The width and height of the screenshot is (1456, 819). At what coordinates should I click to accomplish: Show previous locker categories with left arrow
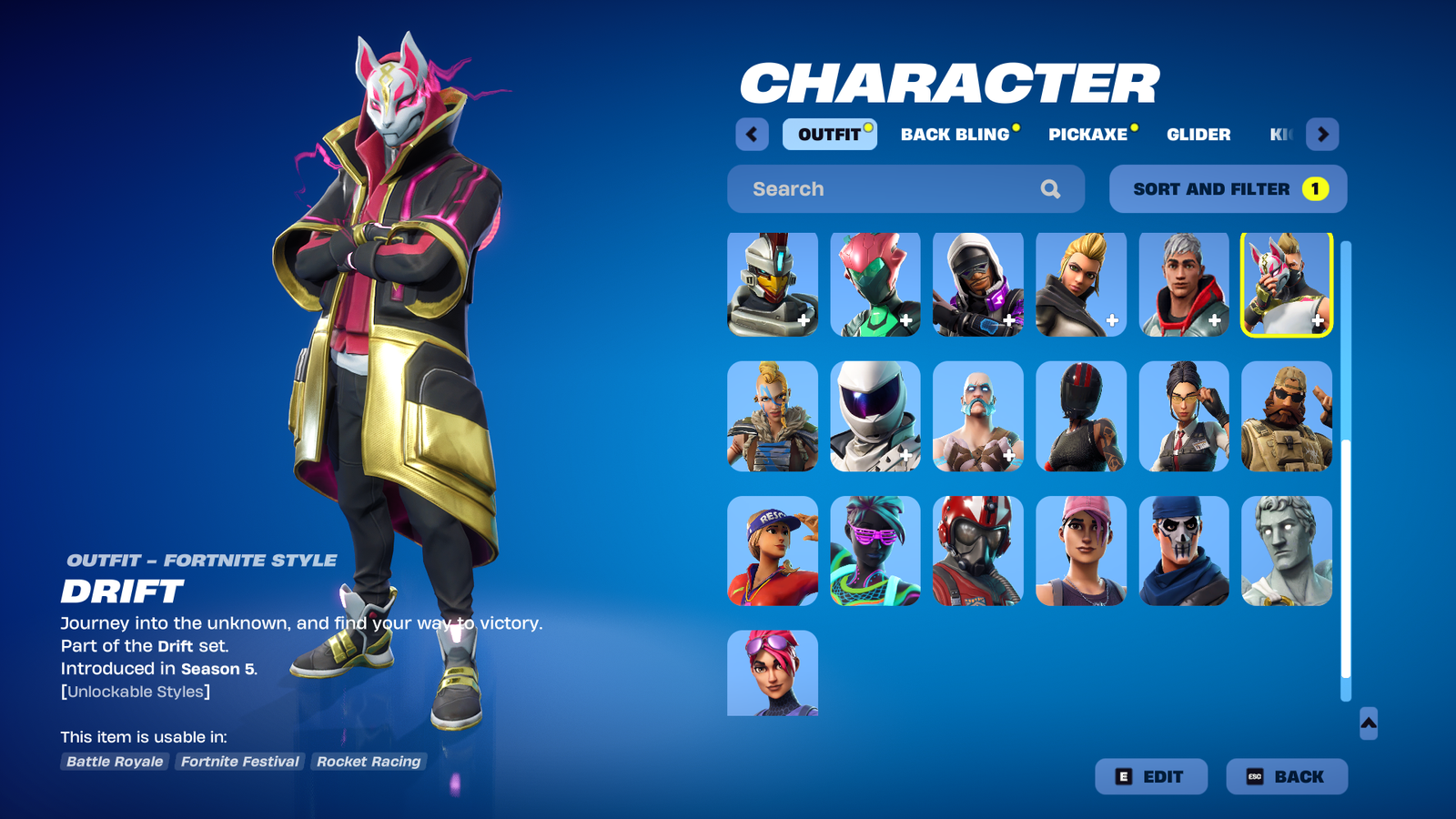tap(752, 135)
